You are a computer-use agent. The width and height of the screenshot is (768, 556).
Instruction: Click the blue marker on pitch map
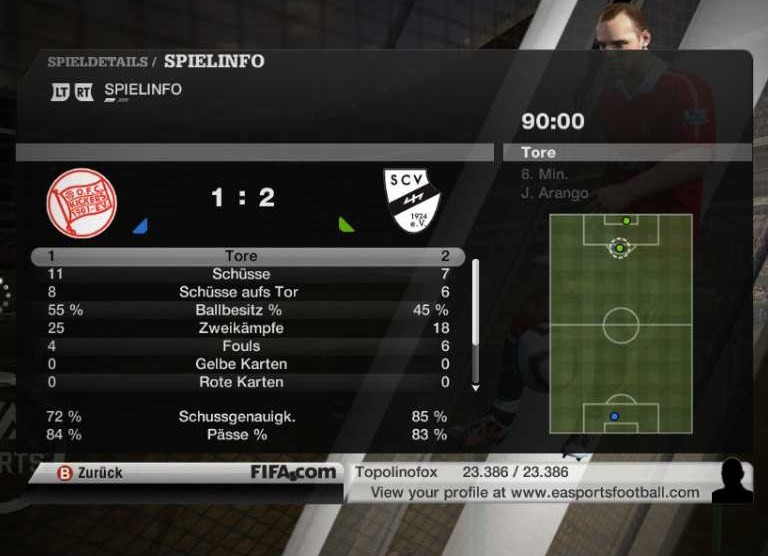(x=614, y=416)
